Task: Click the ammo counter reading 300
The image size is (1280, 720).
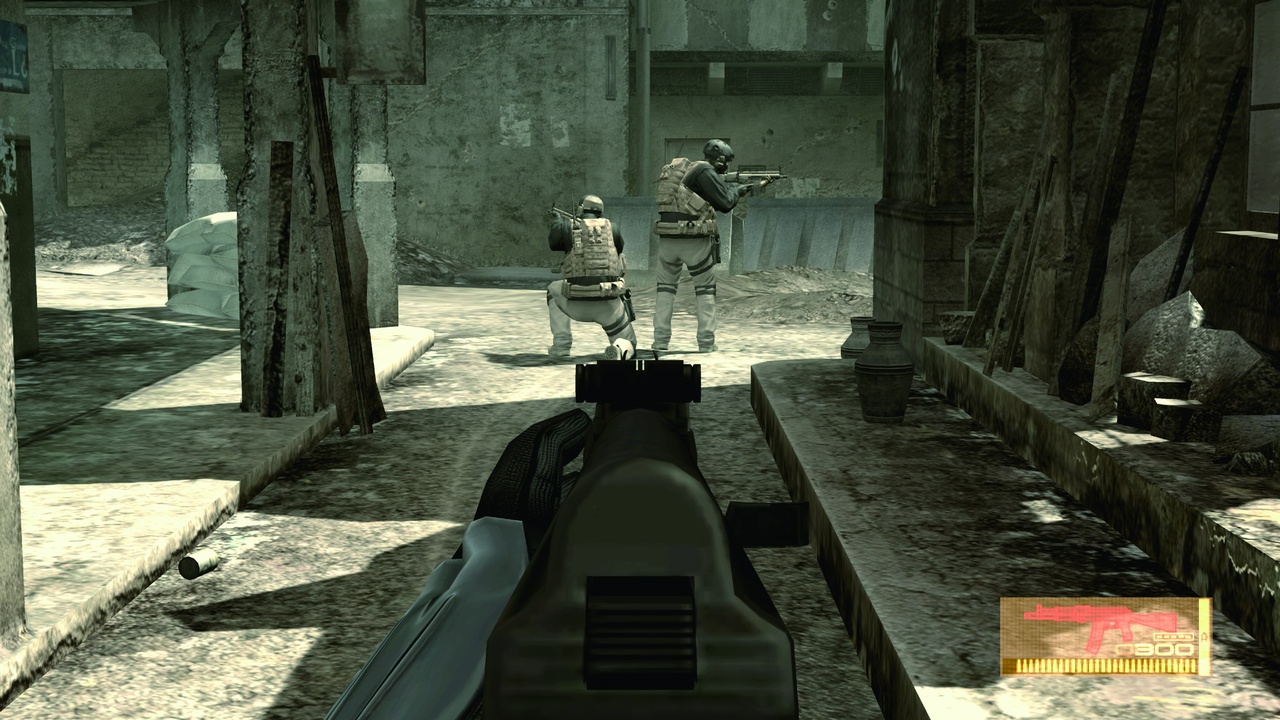Action: (1162, 648)
